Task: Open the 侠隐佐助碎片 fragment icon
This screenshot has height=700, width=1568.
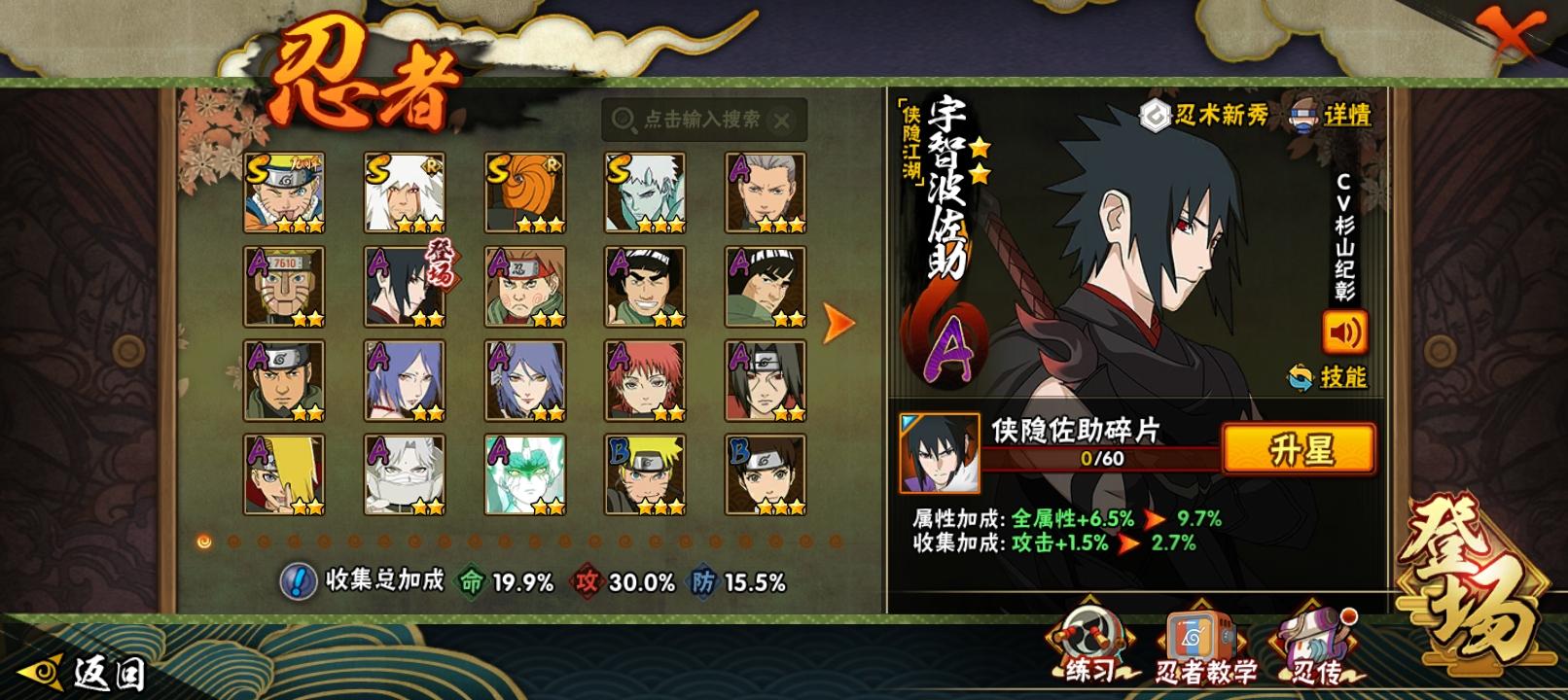Action: tap(940, 453)
